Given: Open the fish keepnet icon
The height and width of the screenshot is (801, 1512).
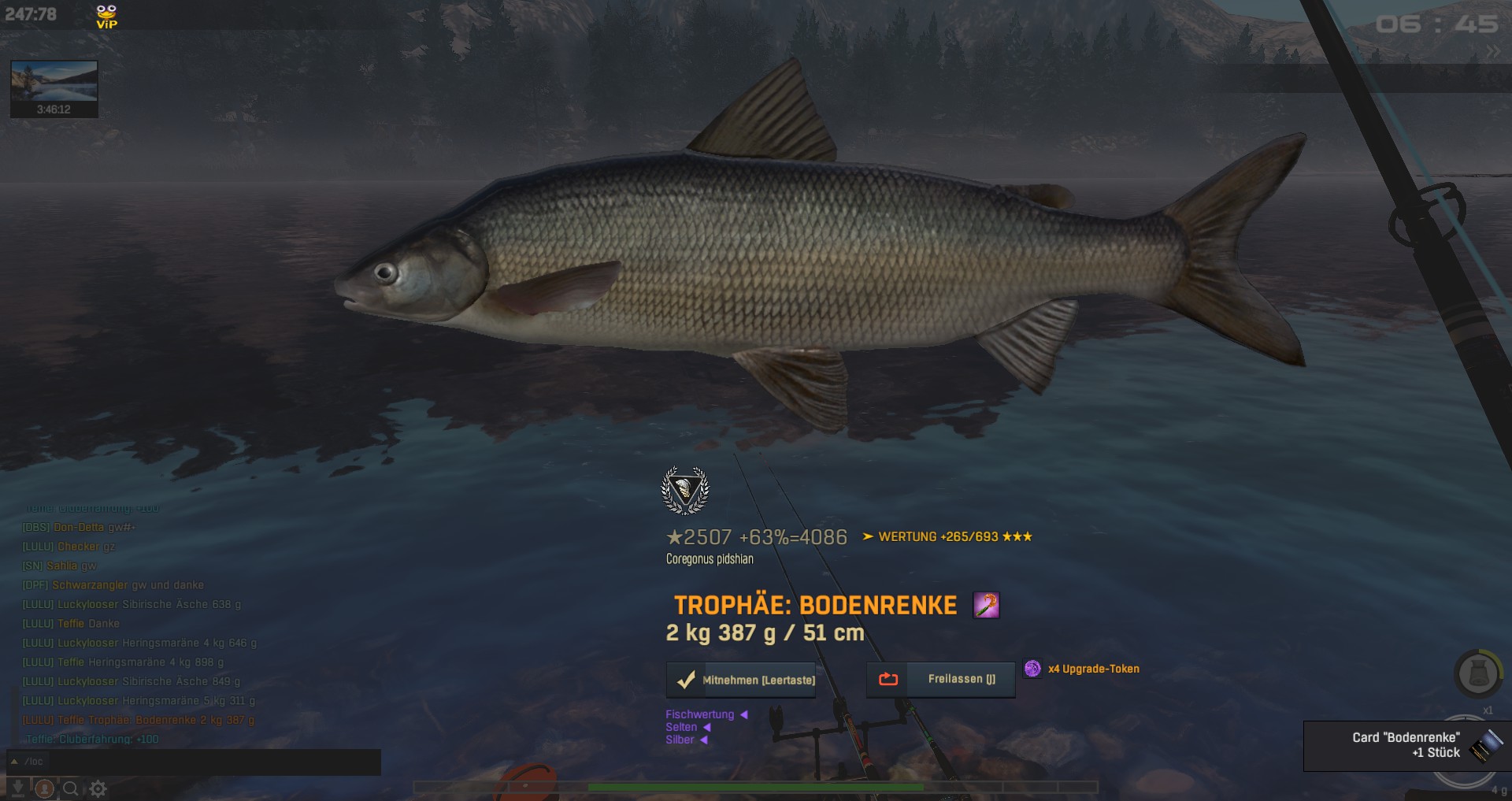Looking at the screenshot, I should click(x=1477, y=674).
